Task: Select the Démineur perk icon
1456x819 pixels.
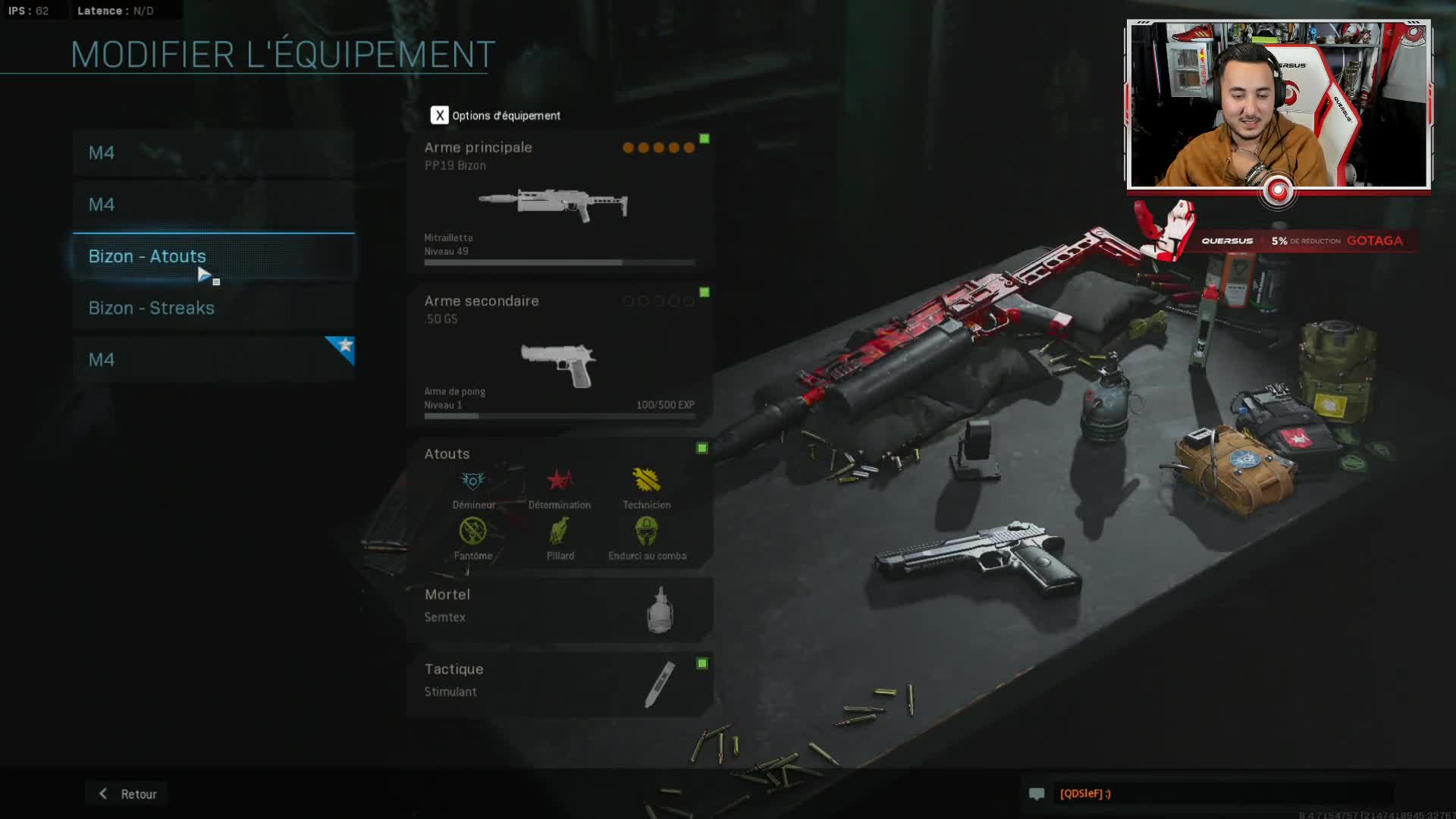Action: pyautogui.click(x=473, y=481)
